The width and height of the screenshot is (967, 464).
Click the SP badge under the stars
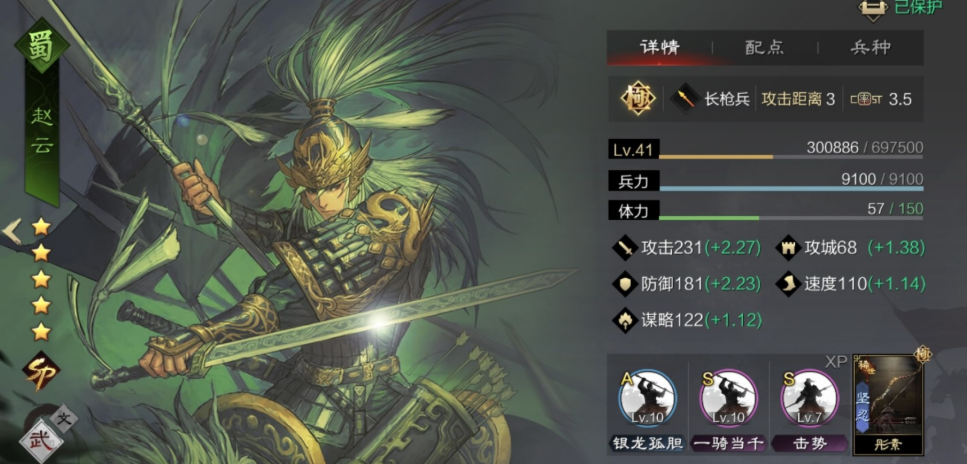point(41,369)
